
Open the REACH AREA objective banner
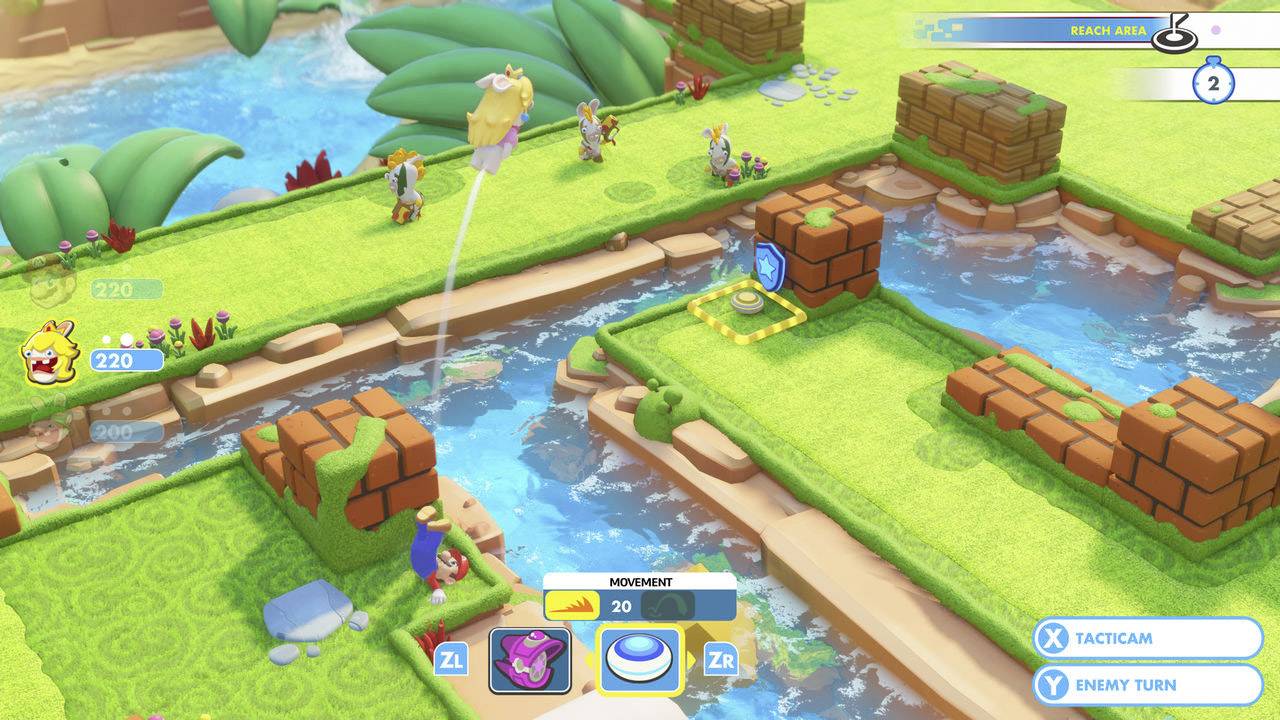pyautogui.click(x=1110, y=30)
